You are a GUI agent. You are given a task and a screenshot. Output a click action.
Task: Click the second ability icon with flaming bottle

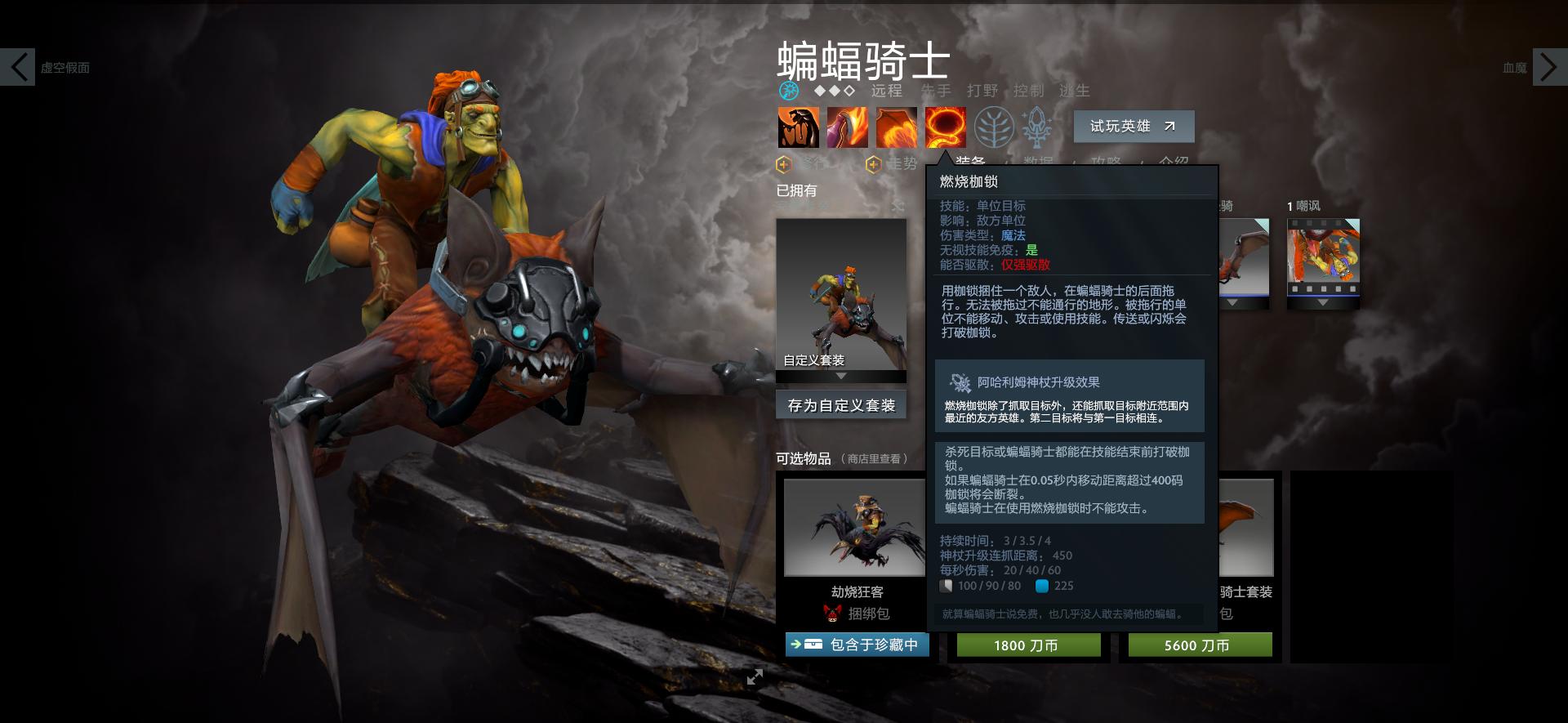(x=847, y=127)
